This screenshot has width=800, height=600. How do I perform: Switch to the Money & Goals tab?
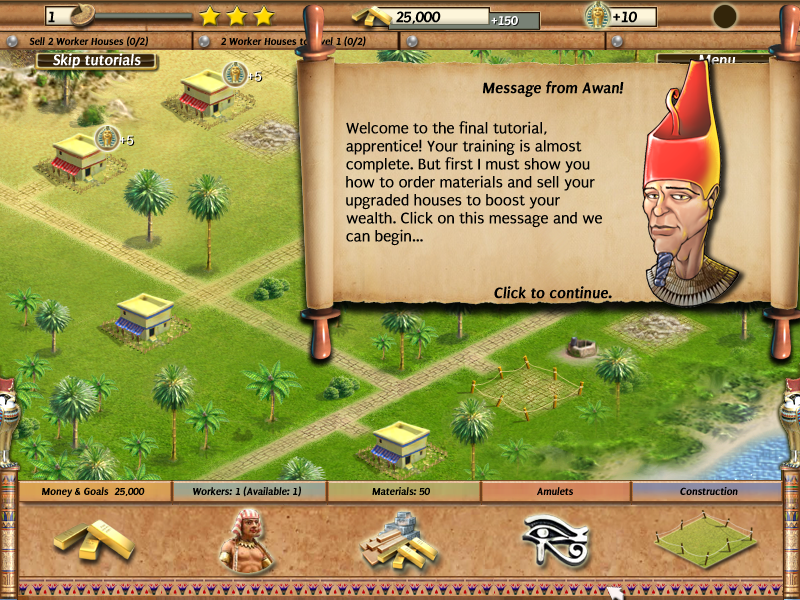click(93, 492)
